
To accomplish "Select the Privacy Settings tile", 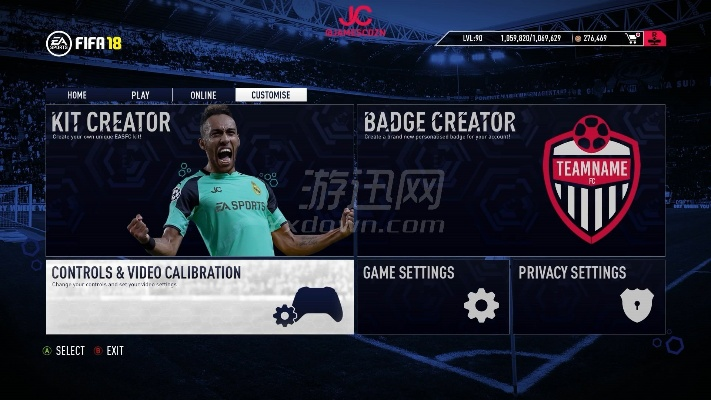I will [x=589, y=297].
